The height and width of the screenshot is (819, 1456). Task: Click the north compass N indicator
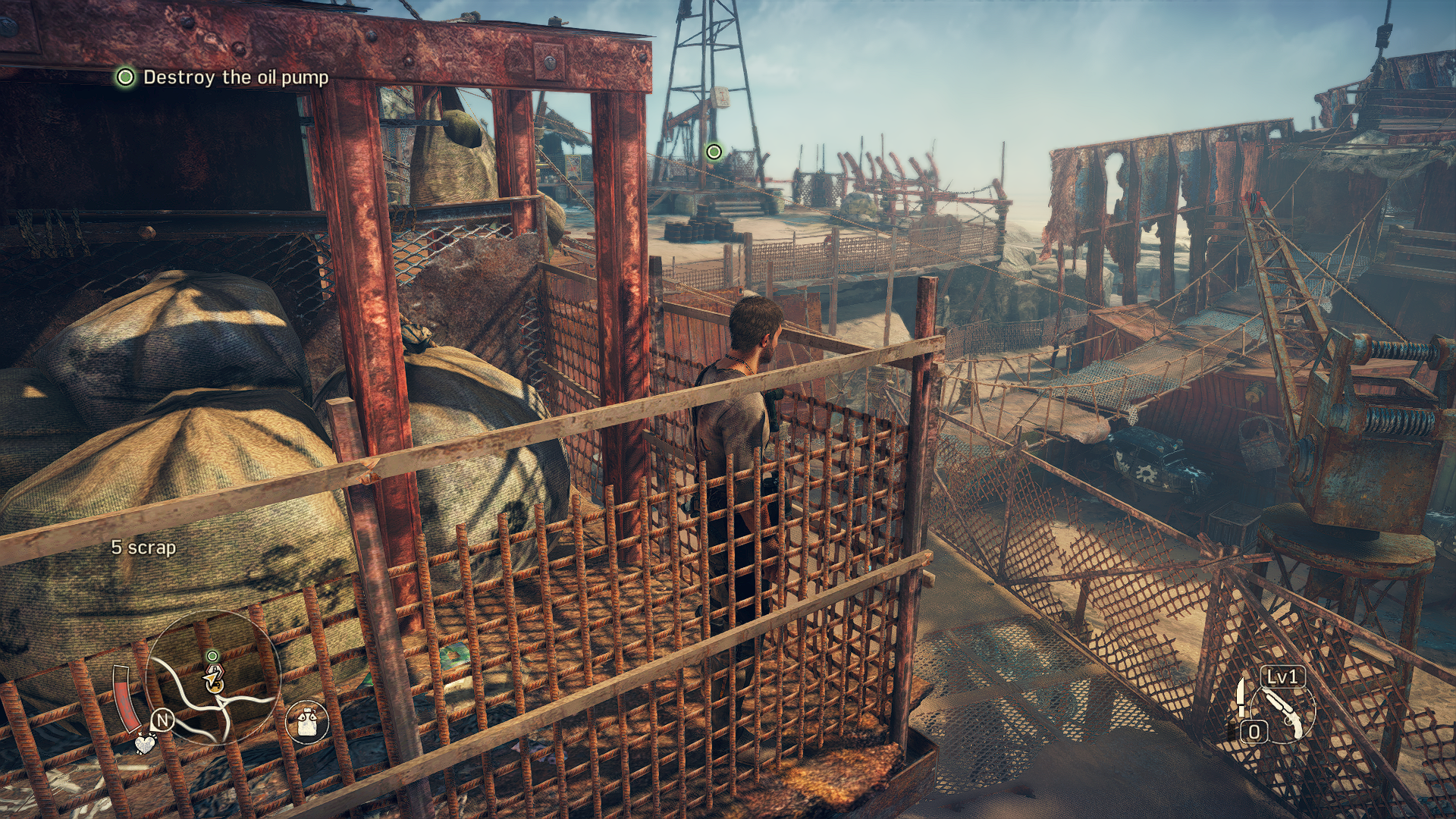coord(163,720)
